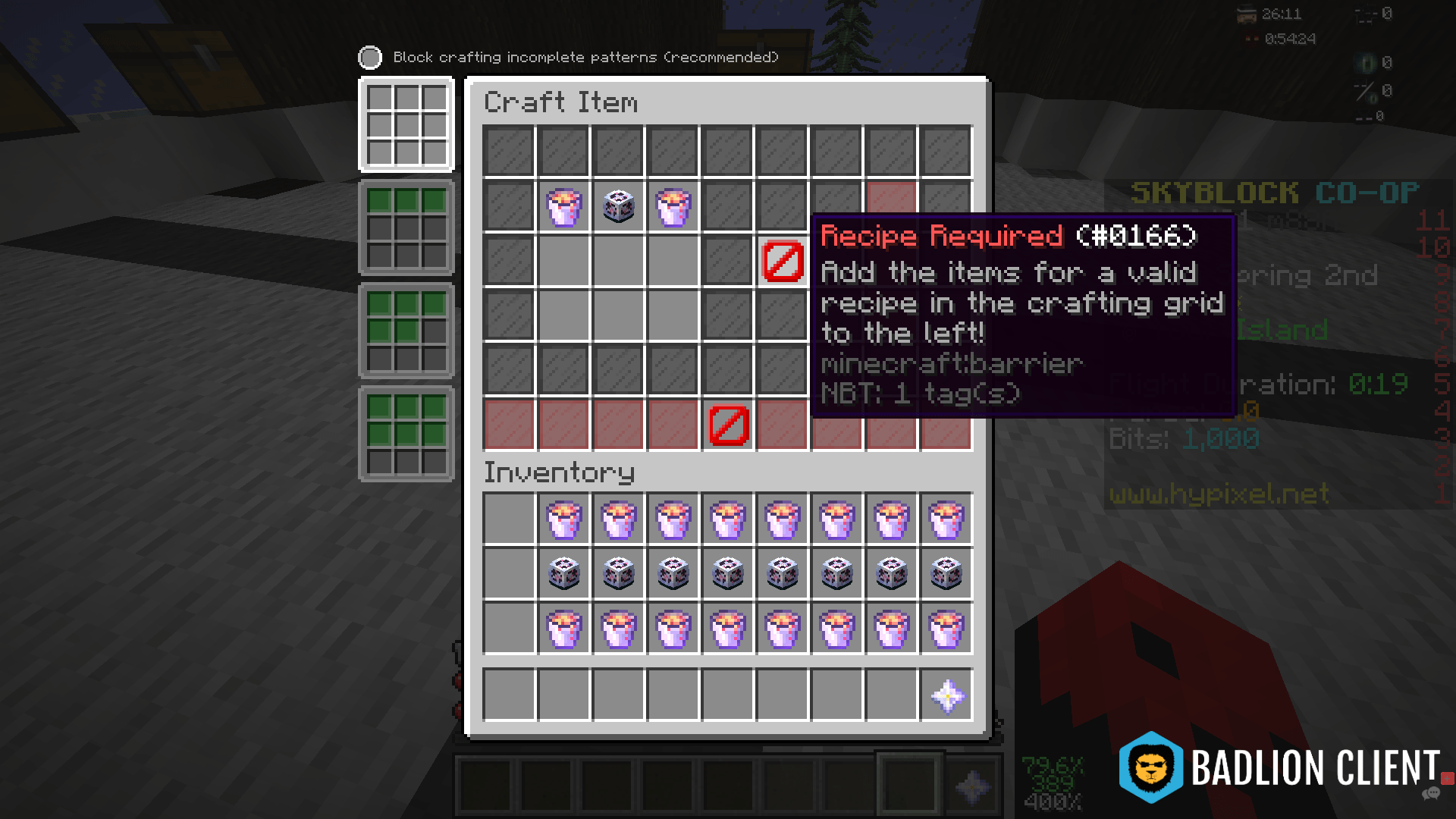The height and width of the screenshot is (819, 1456).
Task: Pick up the cube item between the buckets
Action: 618,206
